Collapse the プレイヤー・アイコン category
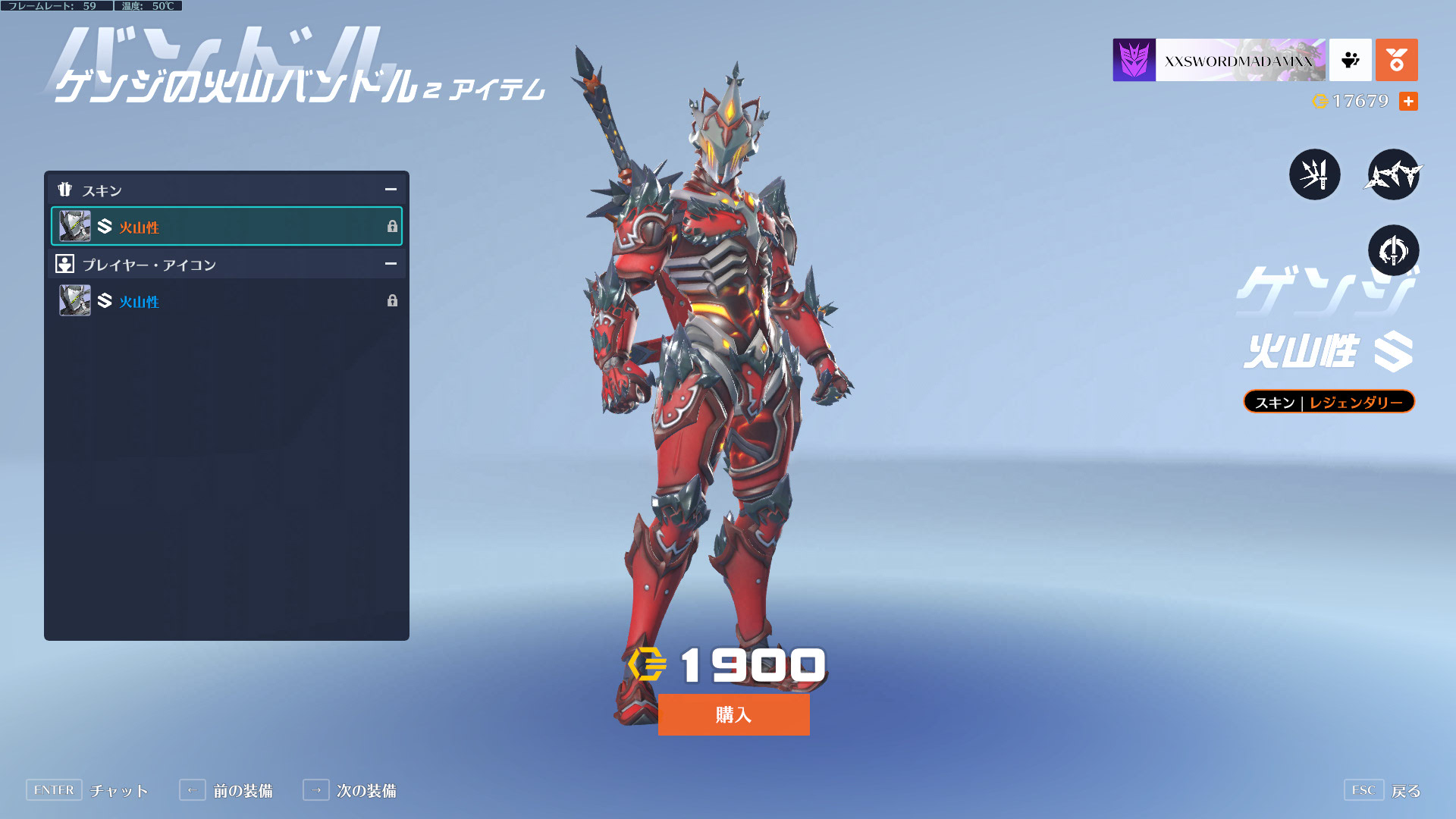 pyautogui.click(x=391, y=264)
